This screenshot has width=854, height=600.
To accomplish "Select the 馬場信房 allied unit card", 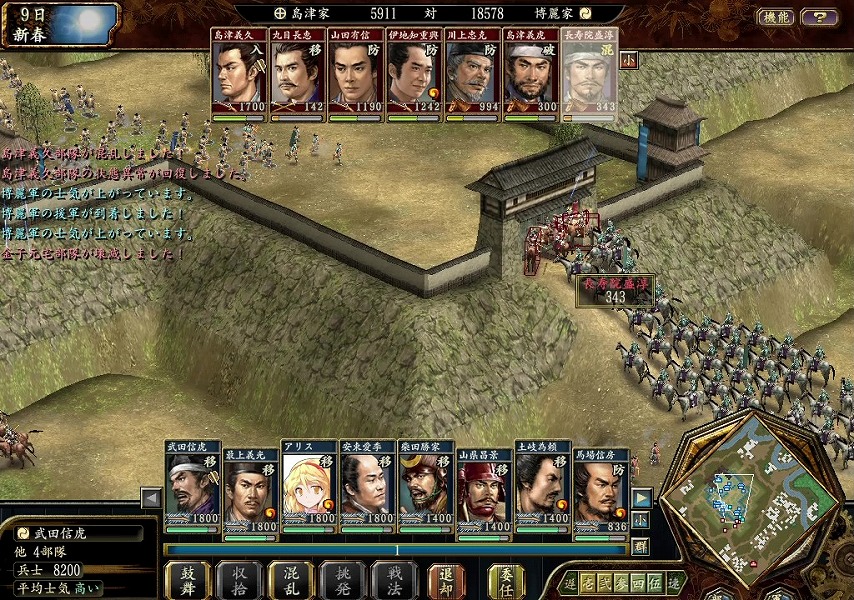I will (601, 487).
